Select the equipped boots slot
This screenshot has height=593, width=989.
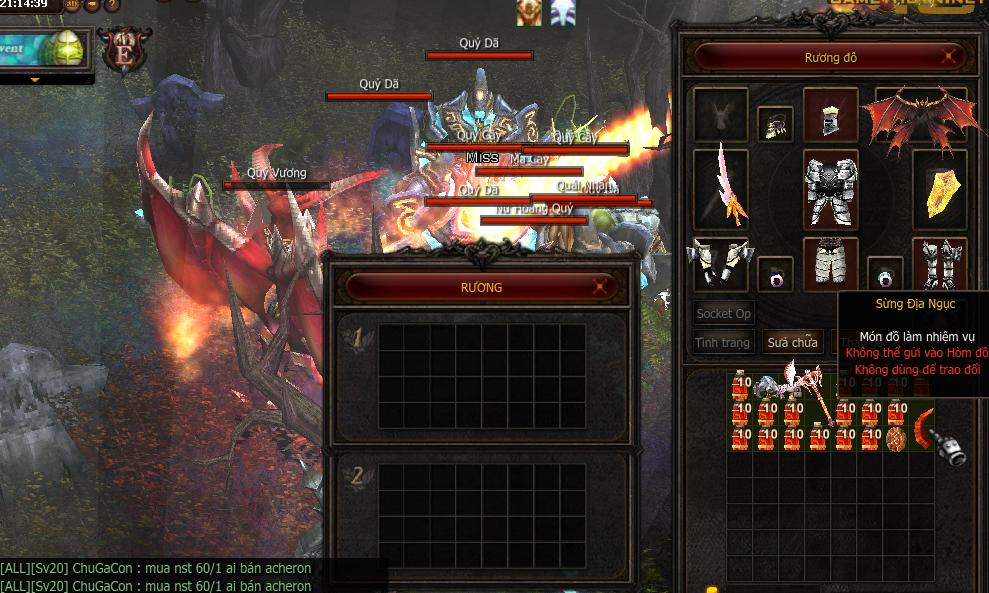click(x=940, y=264)
